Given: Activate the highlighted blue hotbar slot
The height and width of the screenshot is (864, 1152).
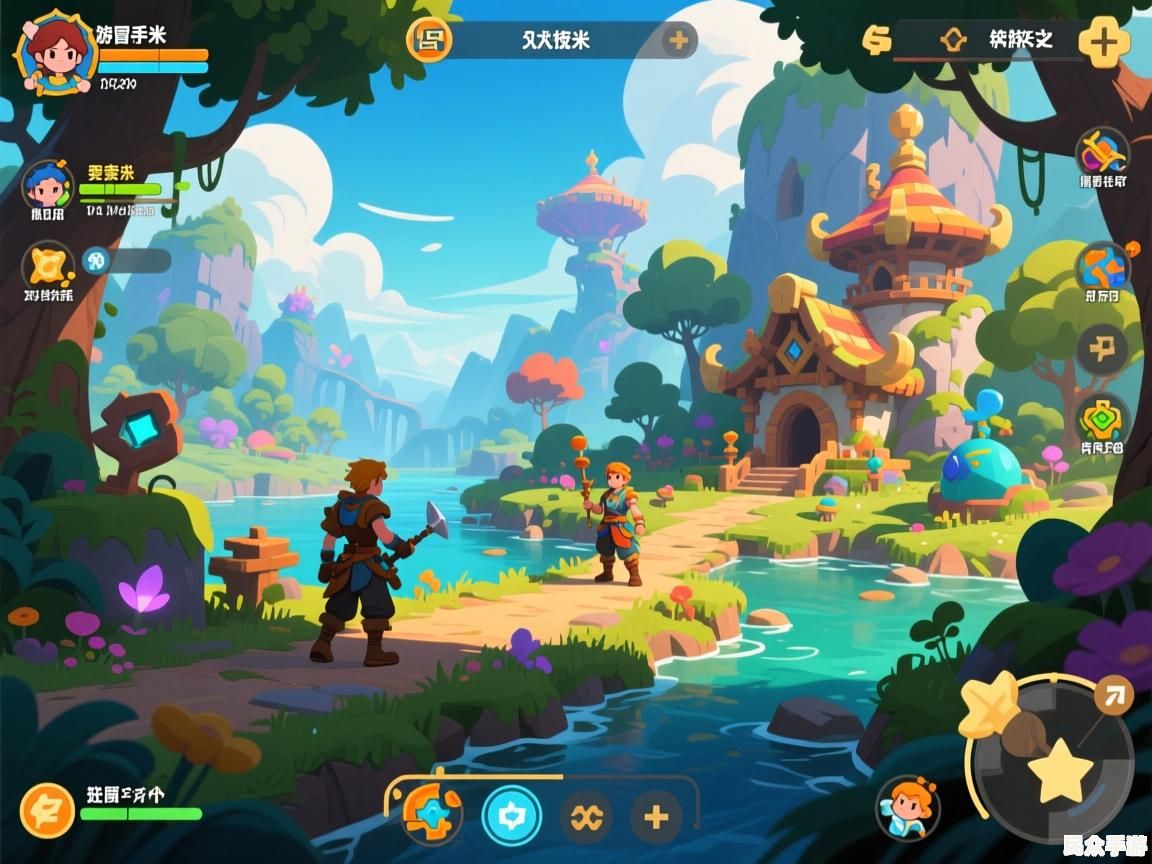Looking at the screenshot, I should pyautogui.click(x=511, y=817).
